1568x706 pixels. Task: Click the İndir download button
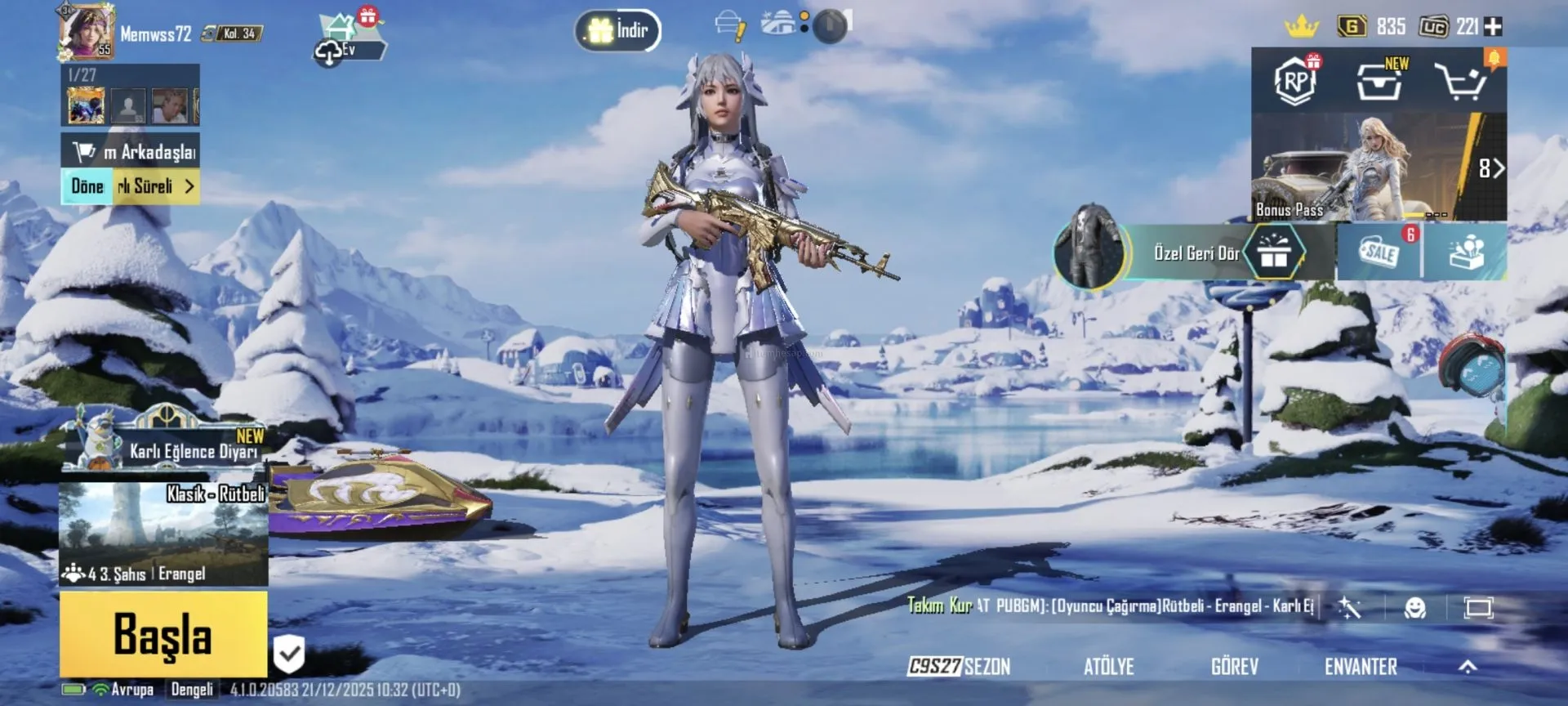[x=618, y=31]
